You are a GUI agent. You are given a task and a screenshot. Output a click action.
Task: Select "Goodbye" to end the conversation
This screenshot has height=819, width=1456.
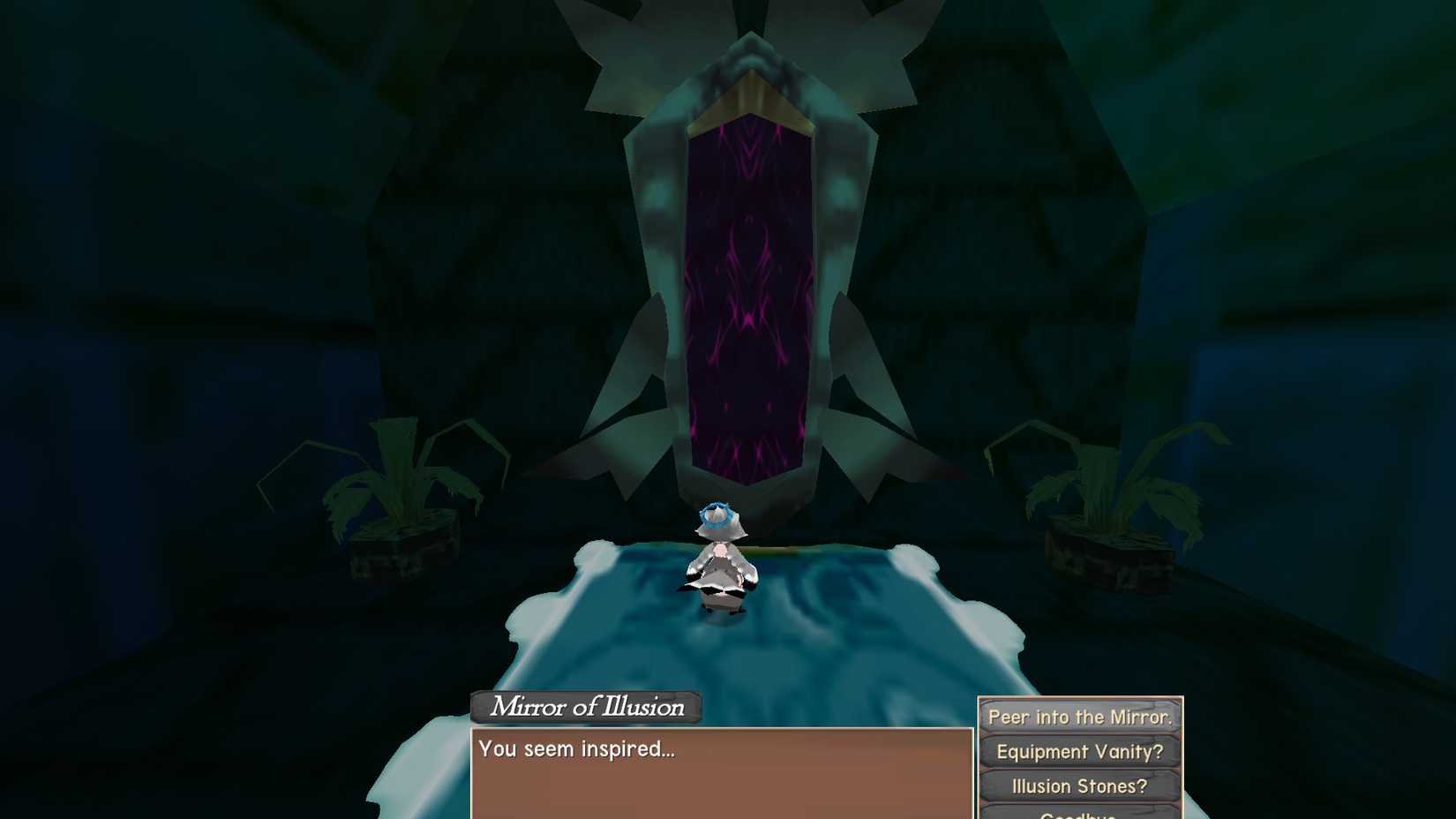(1078, 814)
